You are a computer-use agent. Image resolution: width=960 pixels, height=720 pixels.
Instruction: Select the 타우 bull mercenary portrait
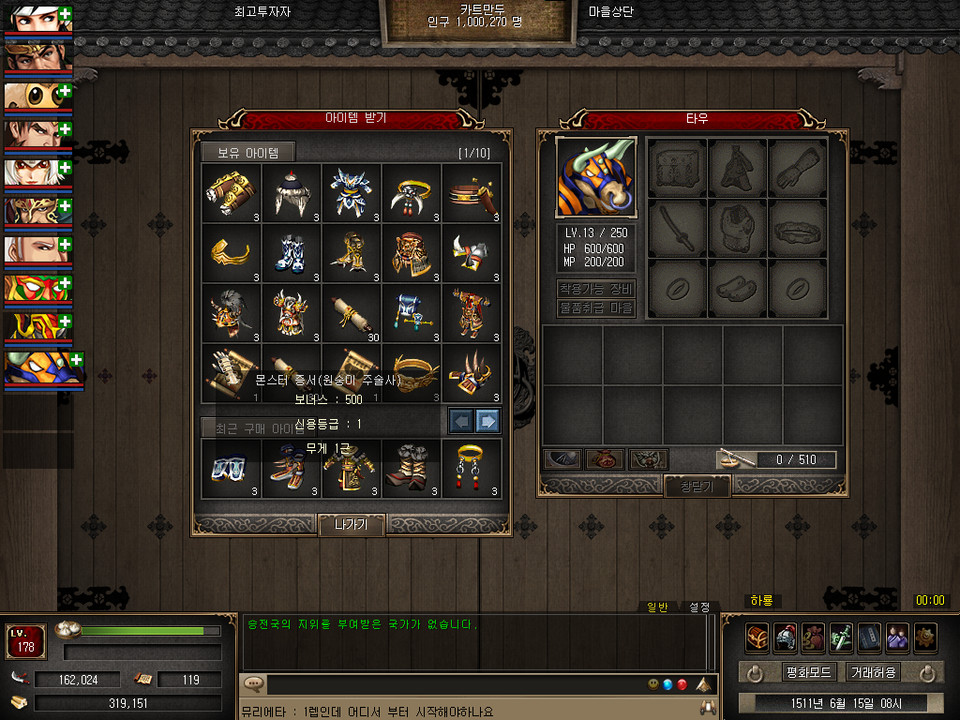(596, 177)
